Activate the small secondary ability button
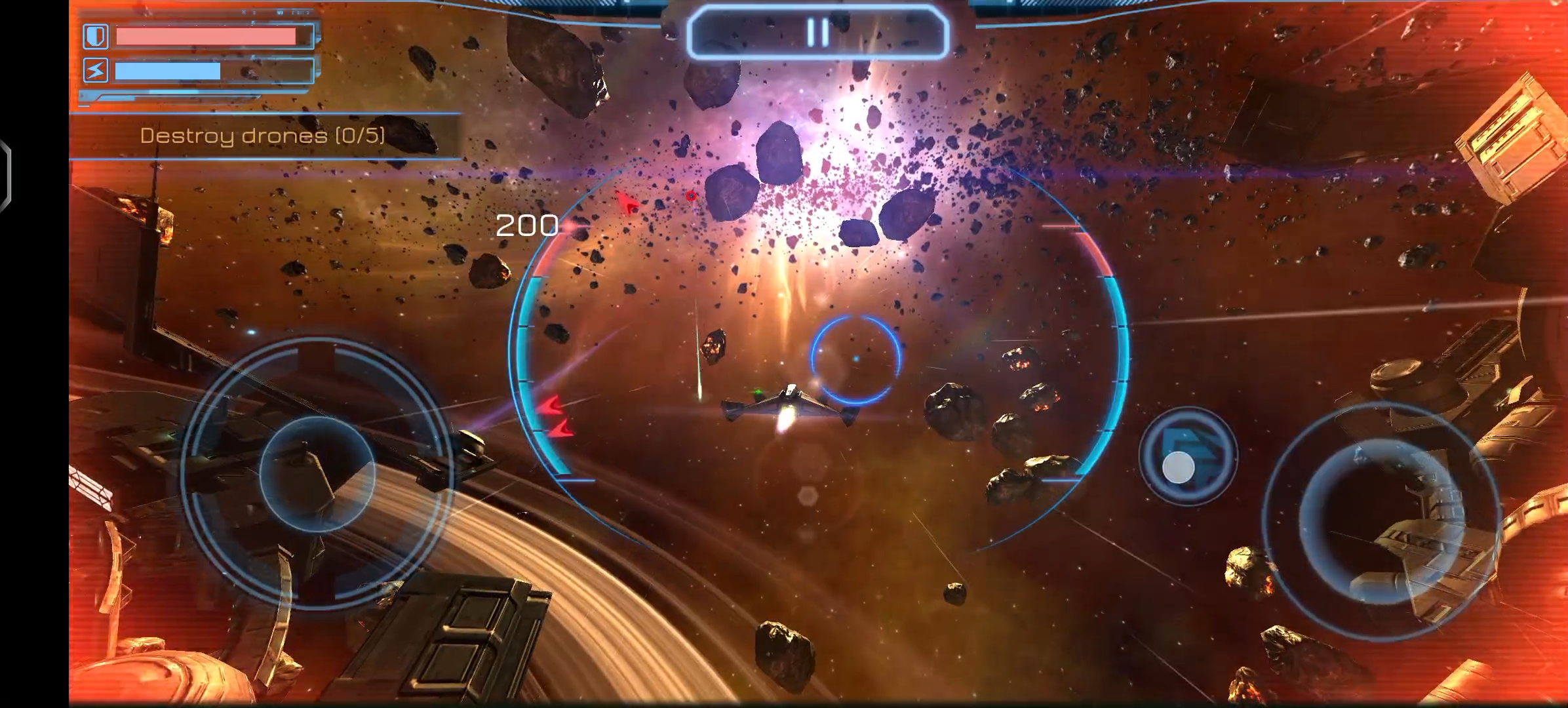This screenshot has width=1568, height=708. [x=1187, y=456]
